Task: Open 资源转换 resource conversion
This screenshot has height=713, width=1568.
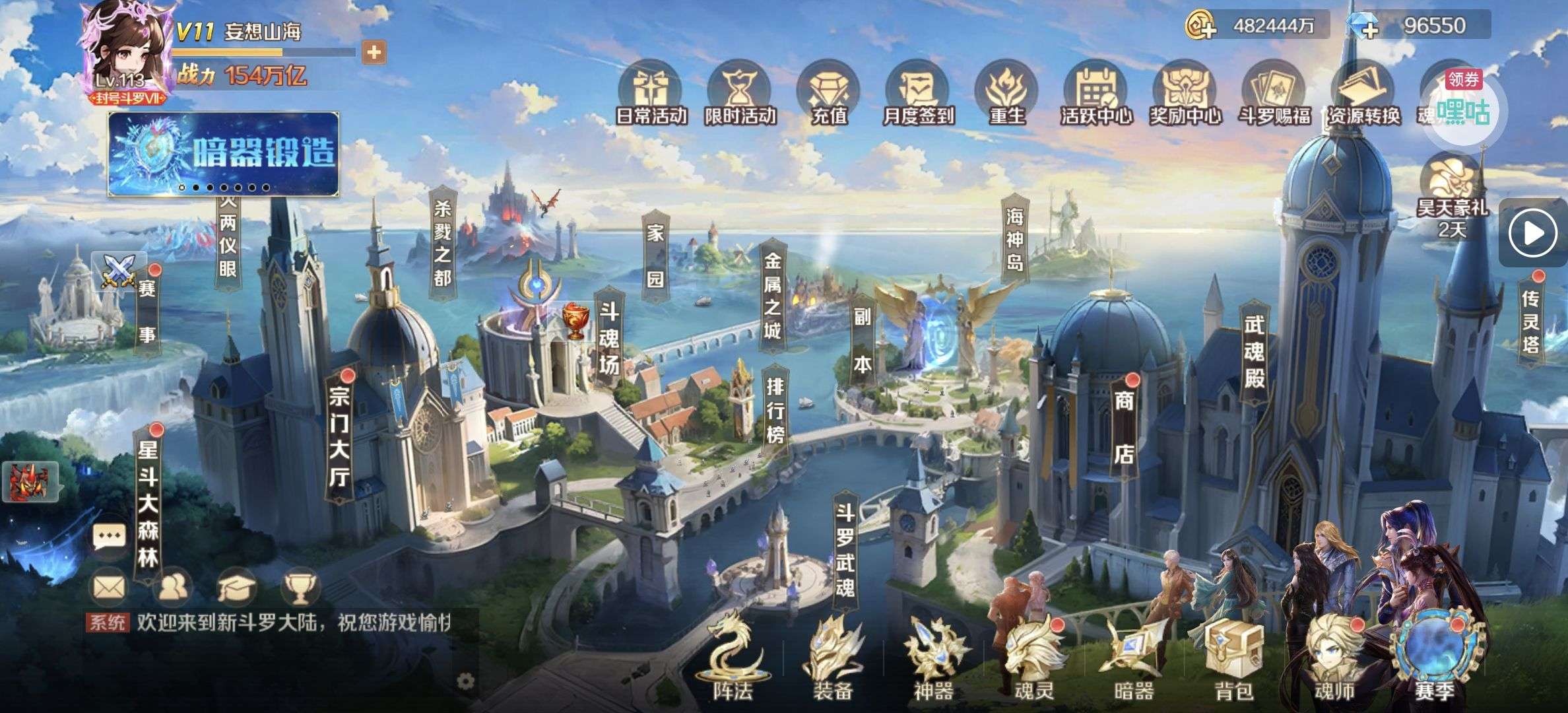Action: pos(1363,94)
